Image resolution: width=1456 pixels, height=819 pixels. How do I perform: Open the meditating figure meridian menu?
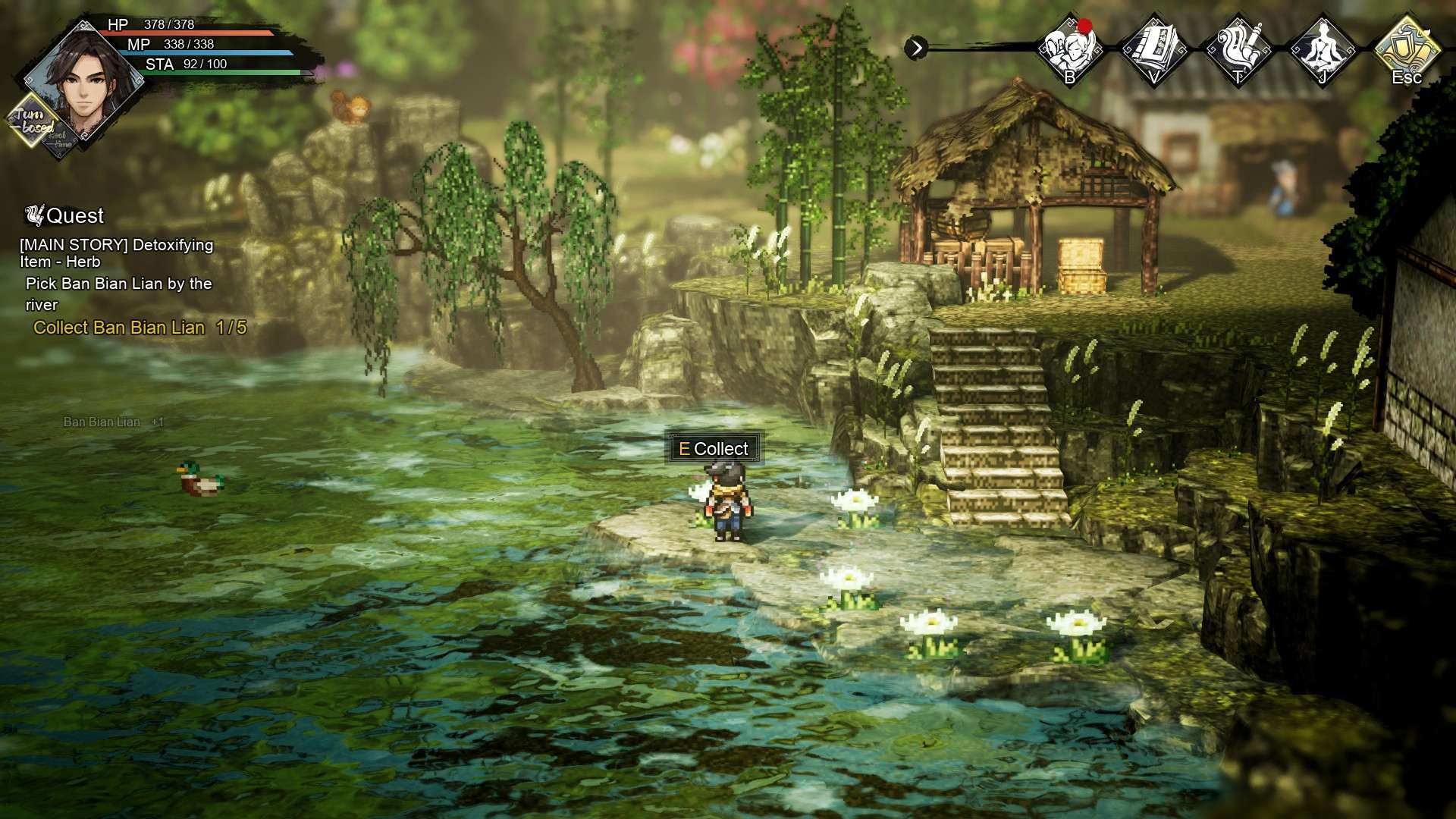1323,49
